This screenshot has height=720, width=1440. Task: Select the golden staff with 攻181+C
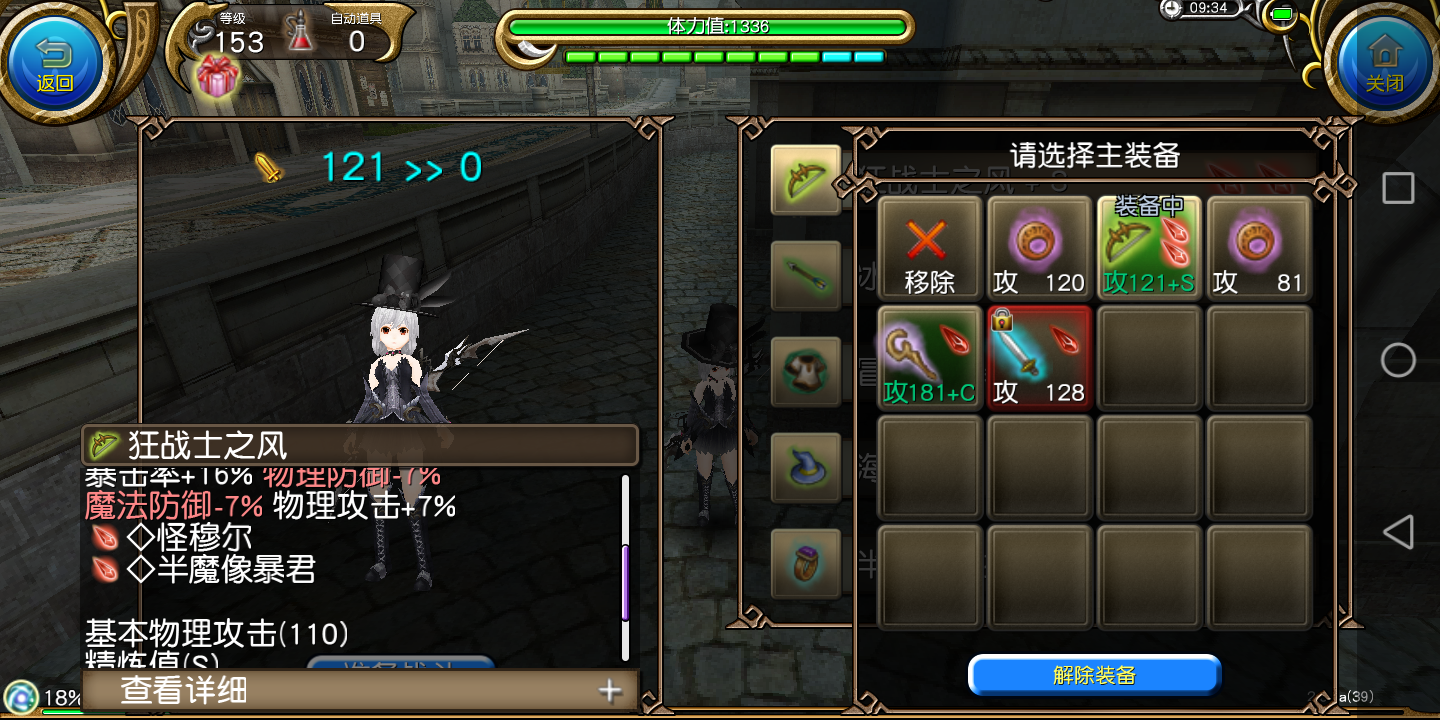pyautogui.click(x=929, y=357)
